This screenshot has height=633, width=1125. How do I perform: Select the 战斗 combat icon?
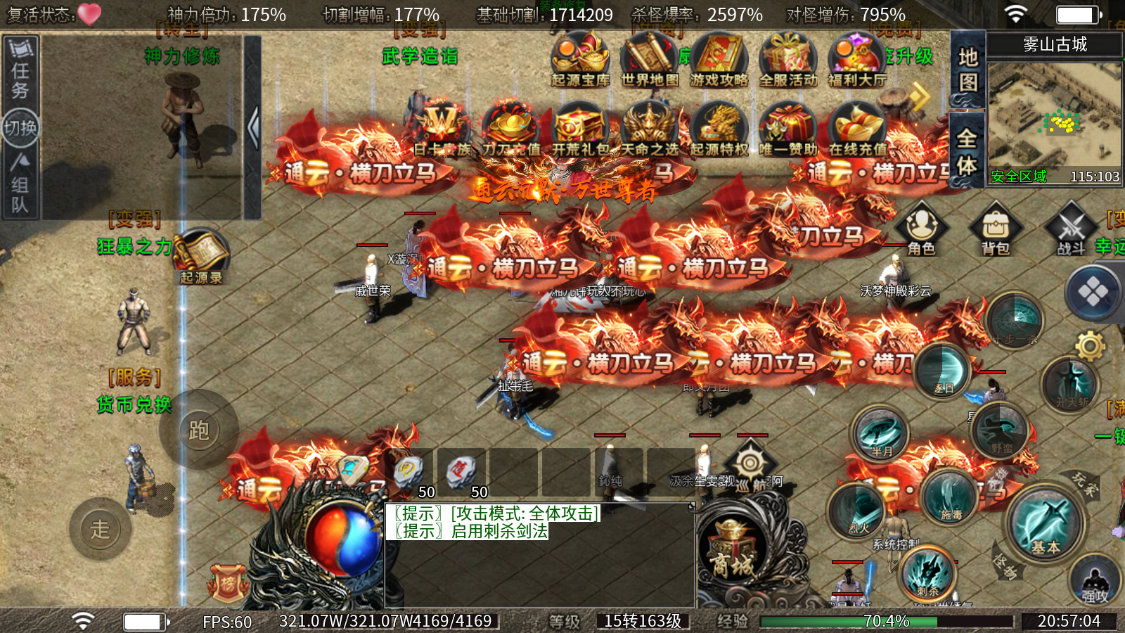1071,227
